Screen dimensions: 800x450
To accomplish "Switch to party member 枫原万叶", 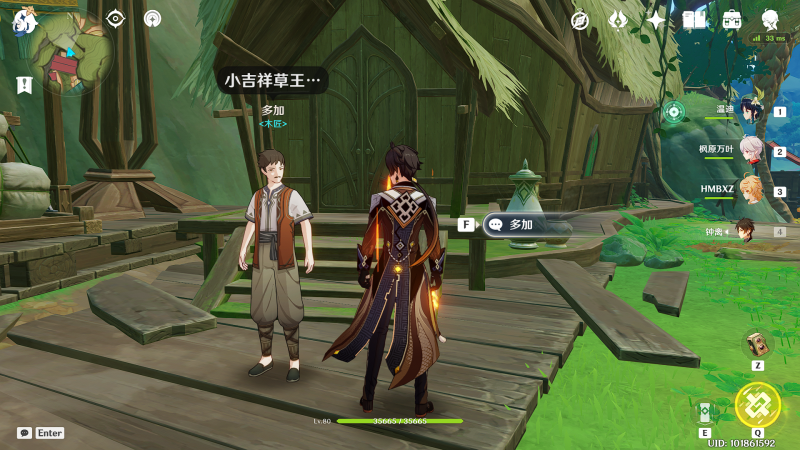I will [750, 152].
